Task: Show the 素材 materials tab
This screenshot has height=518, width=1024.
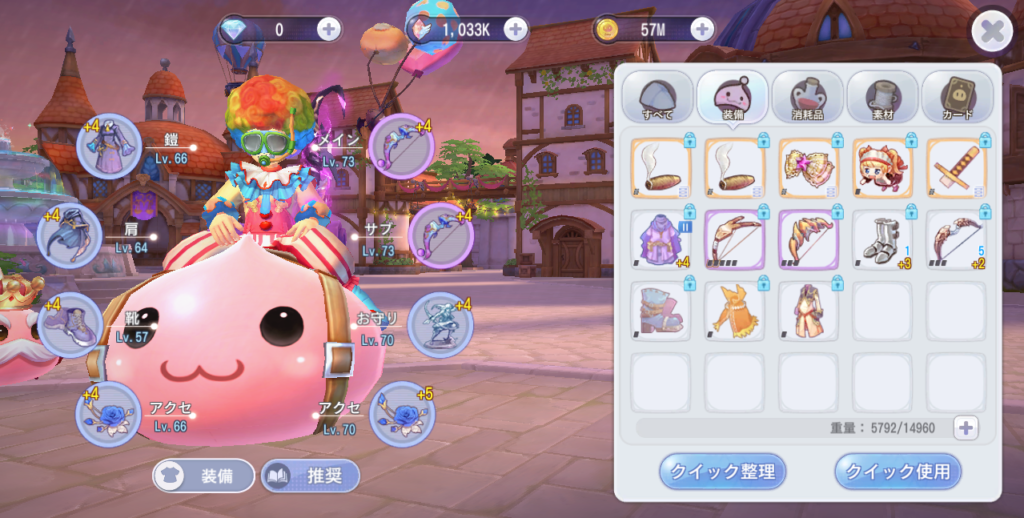Action: (882, 97)
